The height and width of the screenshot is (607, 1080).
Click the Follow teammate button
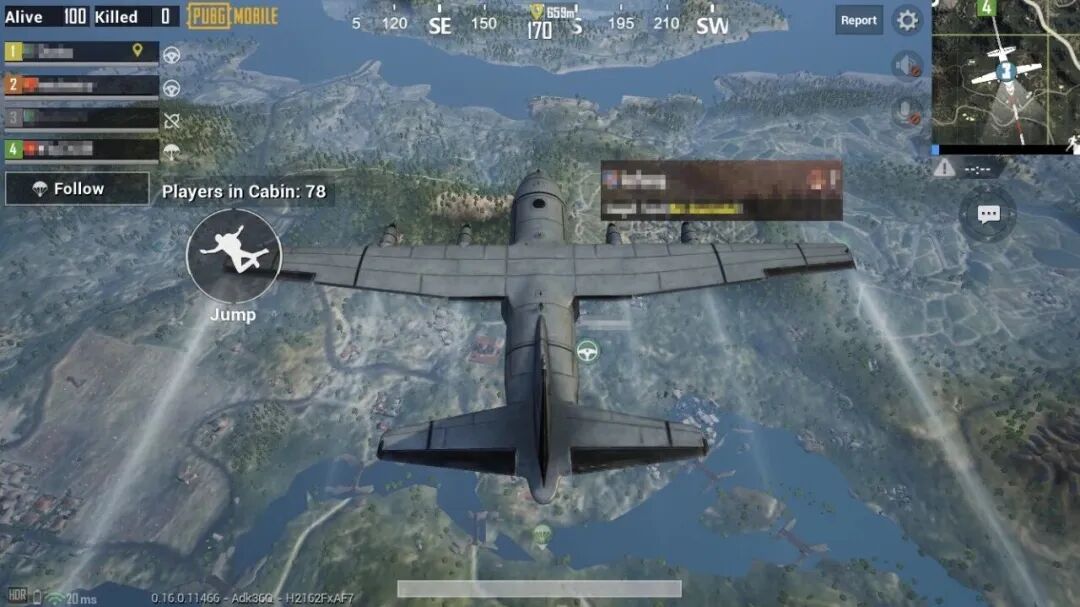(x=68, y=189)
